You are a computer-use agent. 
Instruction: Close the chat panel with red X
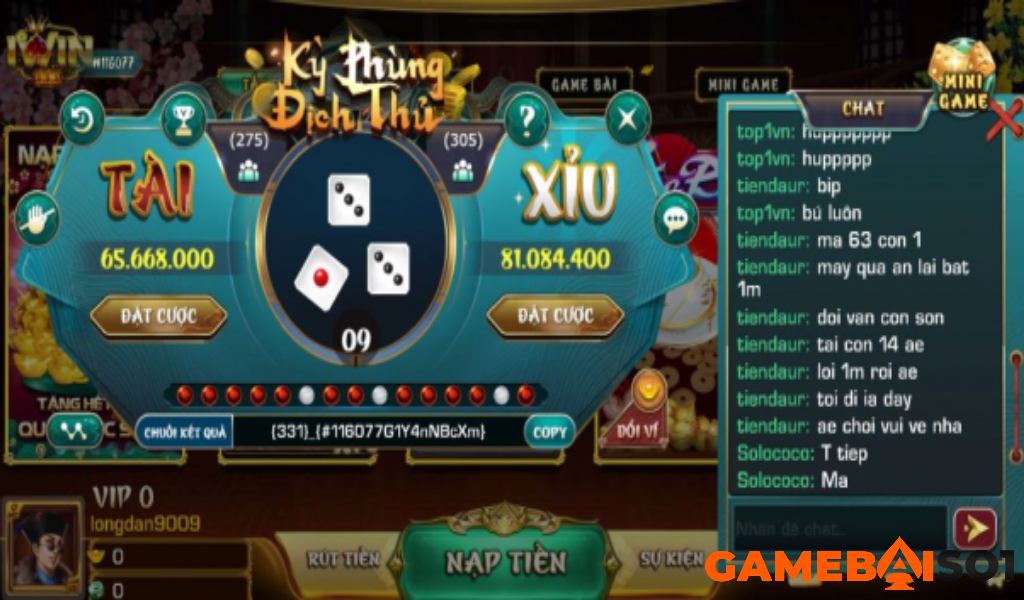tap(1004, 118)
